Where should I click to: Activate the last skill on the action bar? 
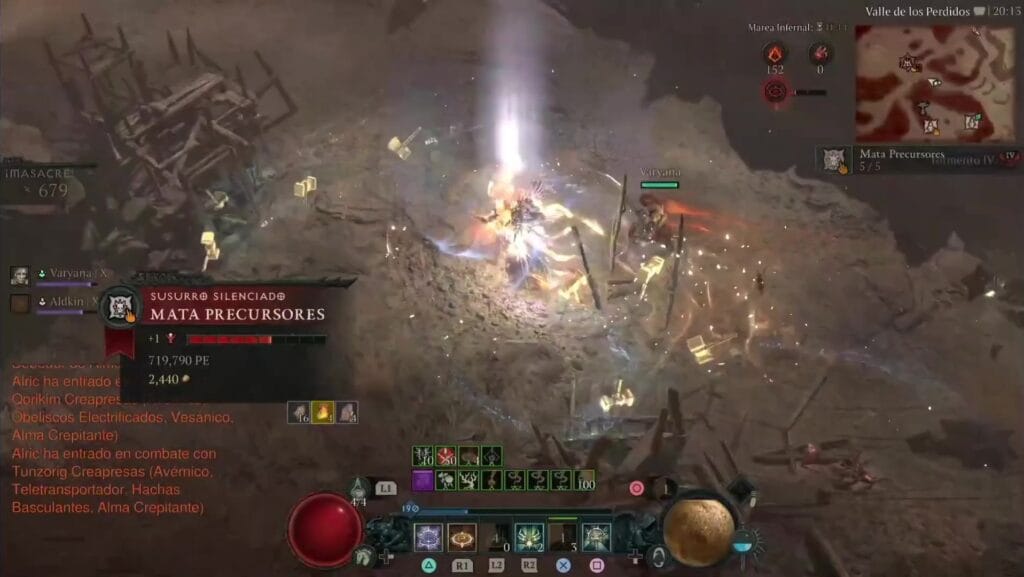[597, 537]
